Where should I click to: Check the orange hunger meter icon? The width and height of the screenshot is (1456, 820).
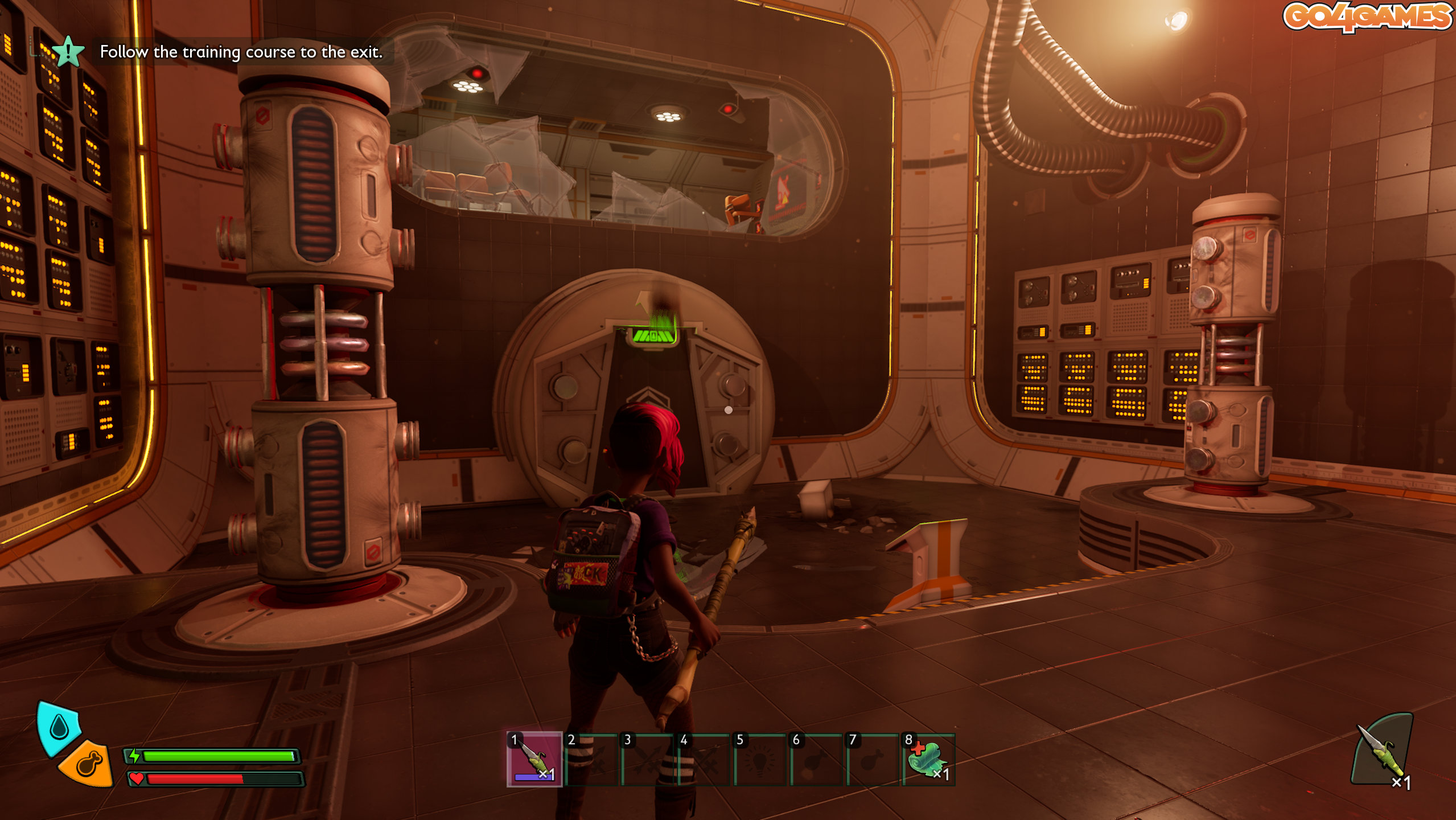click(x=88, y=764)
